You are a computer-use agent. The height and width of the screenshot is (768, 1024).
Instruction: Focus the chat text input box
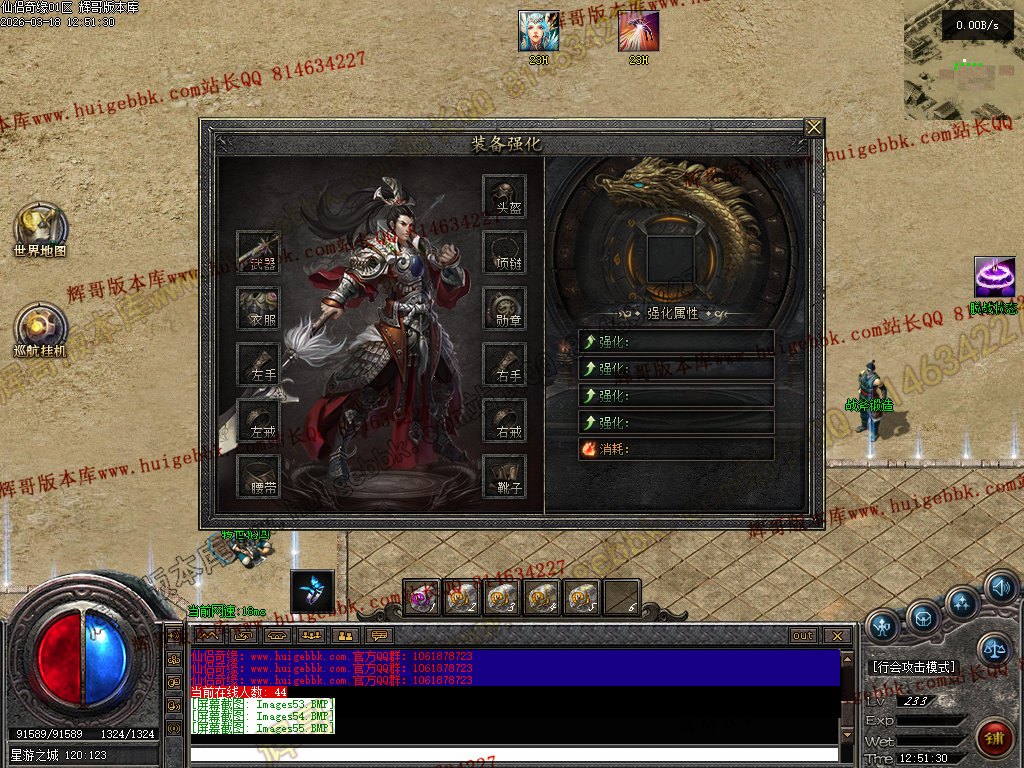[x=514, y=754]
